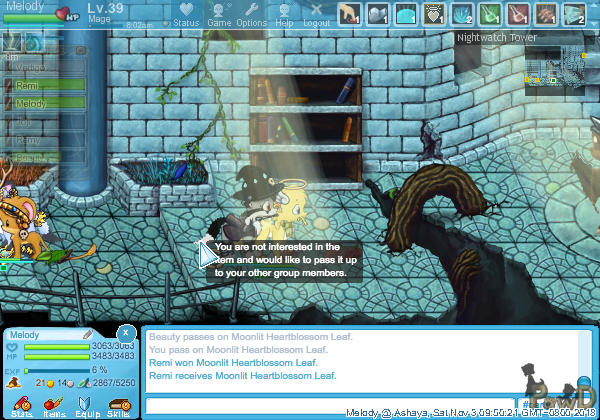Open the Options menu
Screen dimensions: 600x420
coord(251,14)
